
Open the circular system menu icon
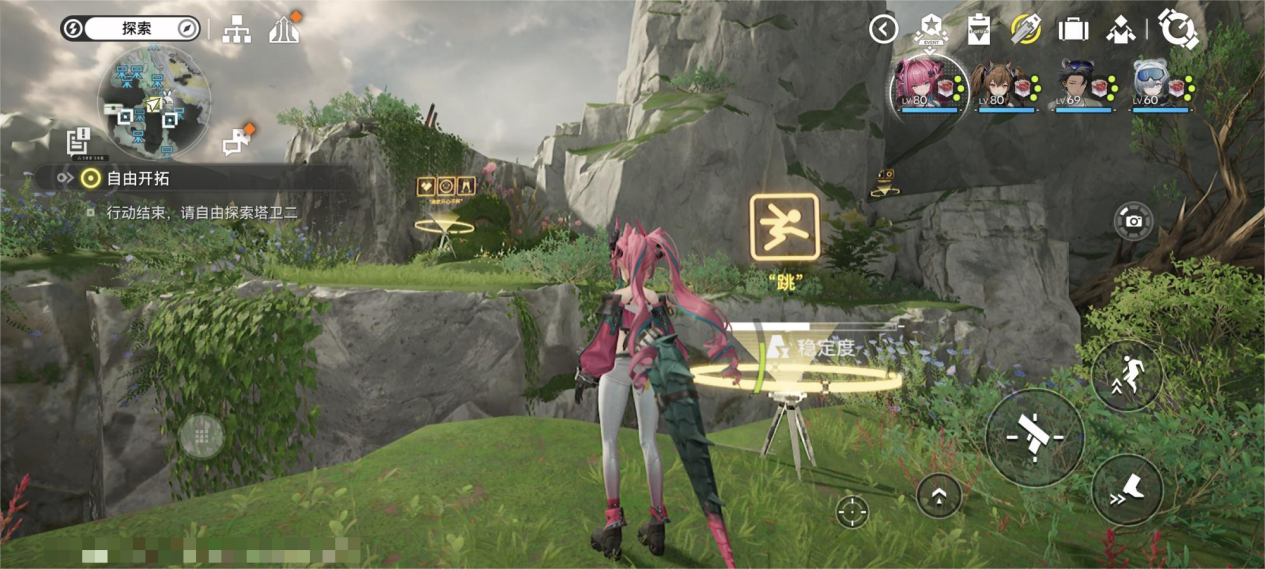(x=1178, y=29)
